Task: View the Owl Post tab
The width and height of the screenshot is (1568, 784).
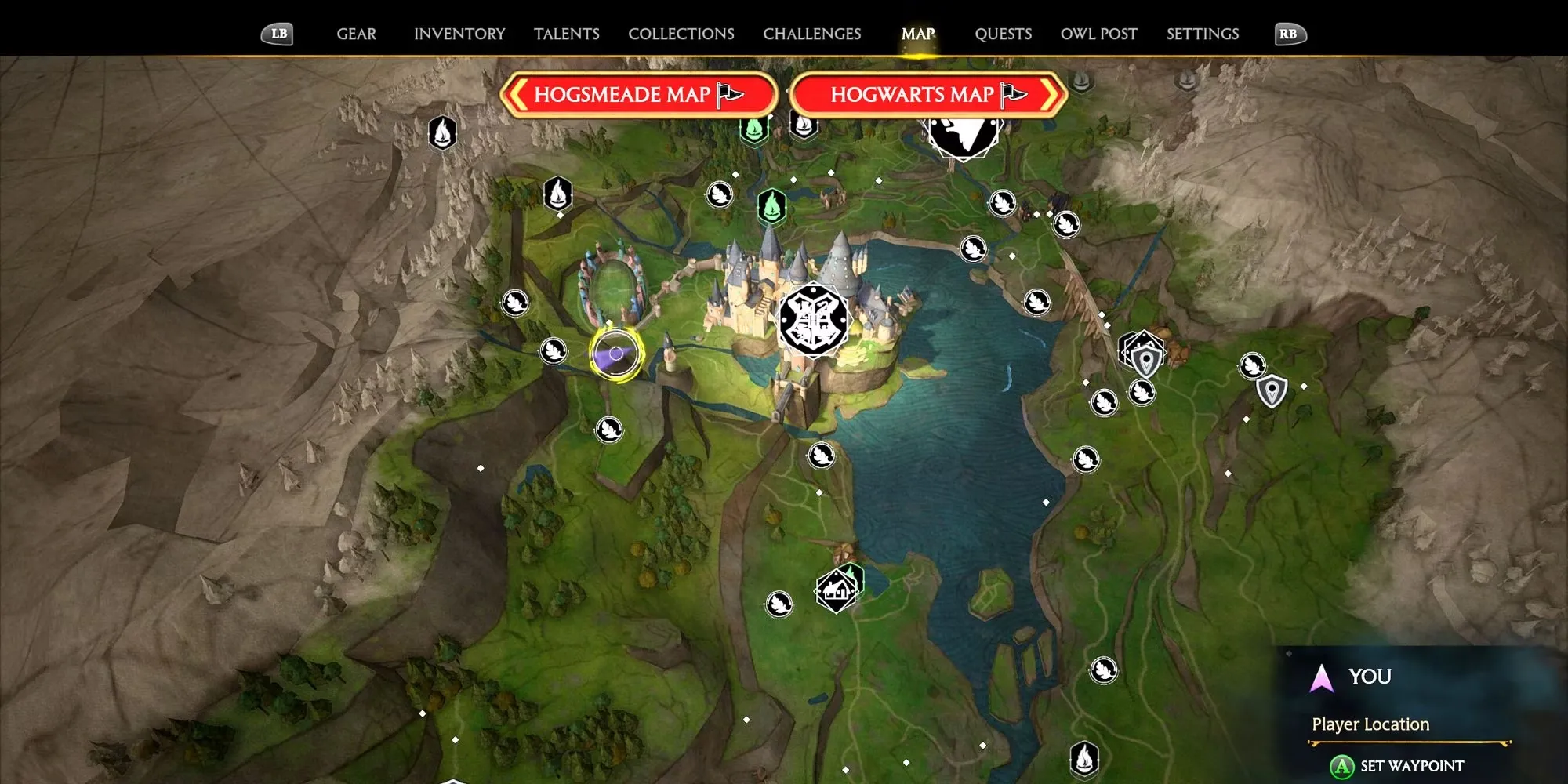Action: click(x=1098, y=34)
